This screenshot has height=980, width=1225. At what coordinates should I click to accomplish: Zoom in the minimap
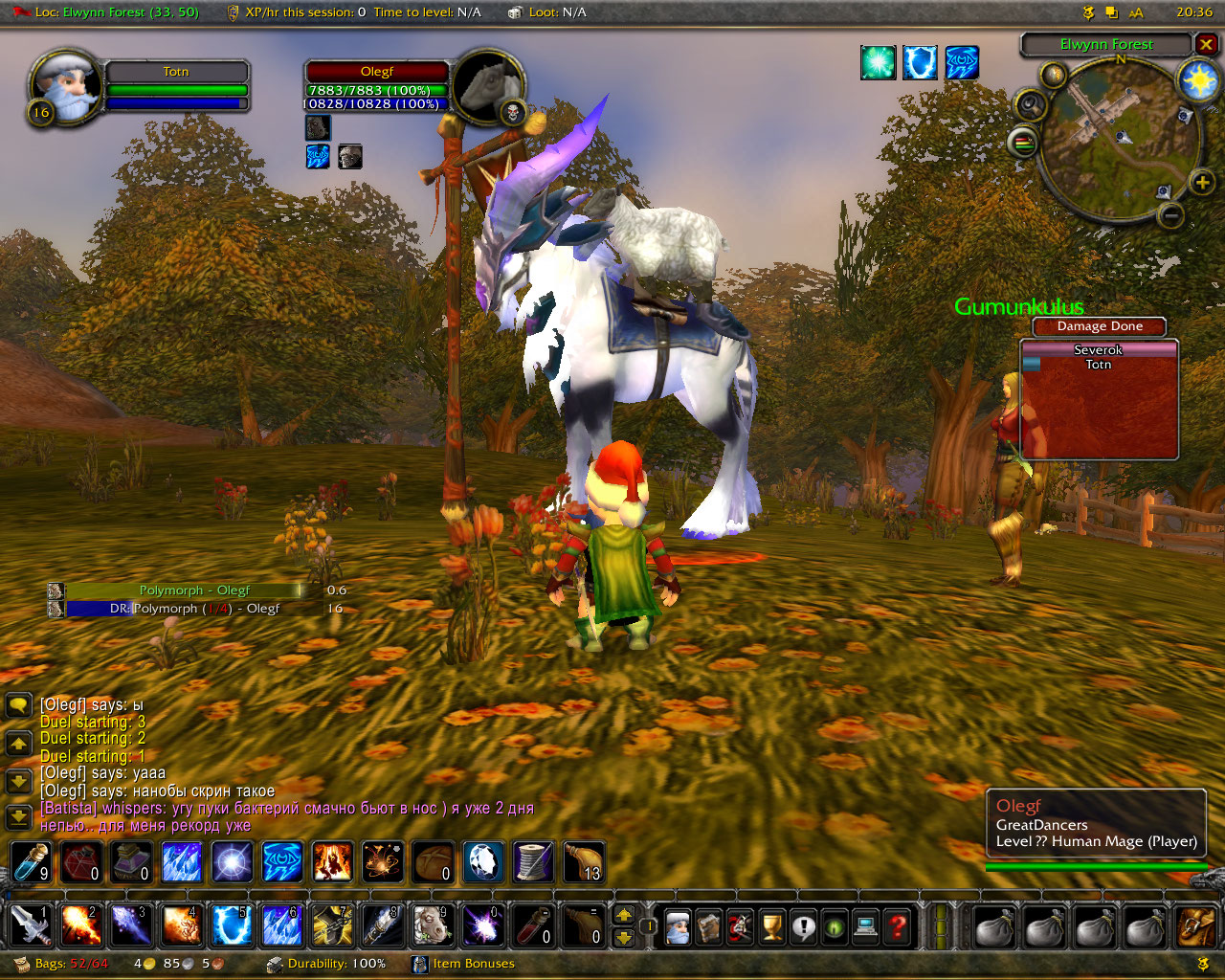[1201, 182]
